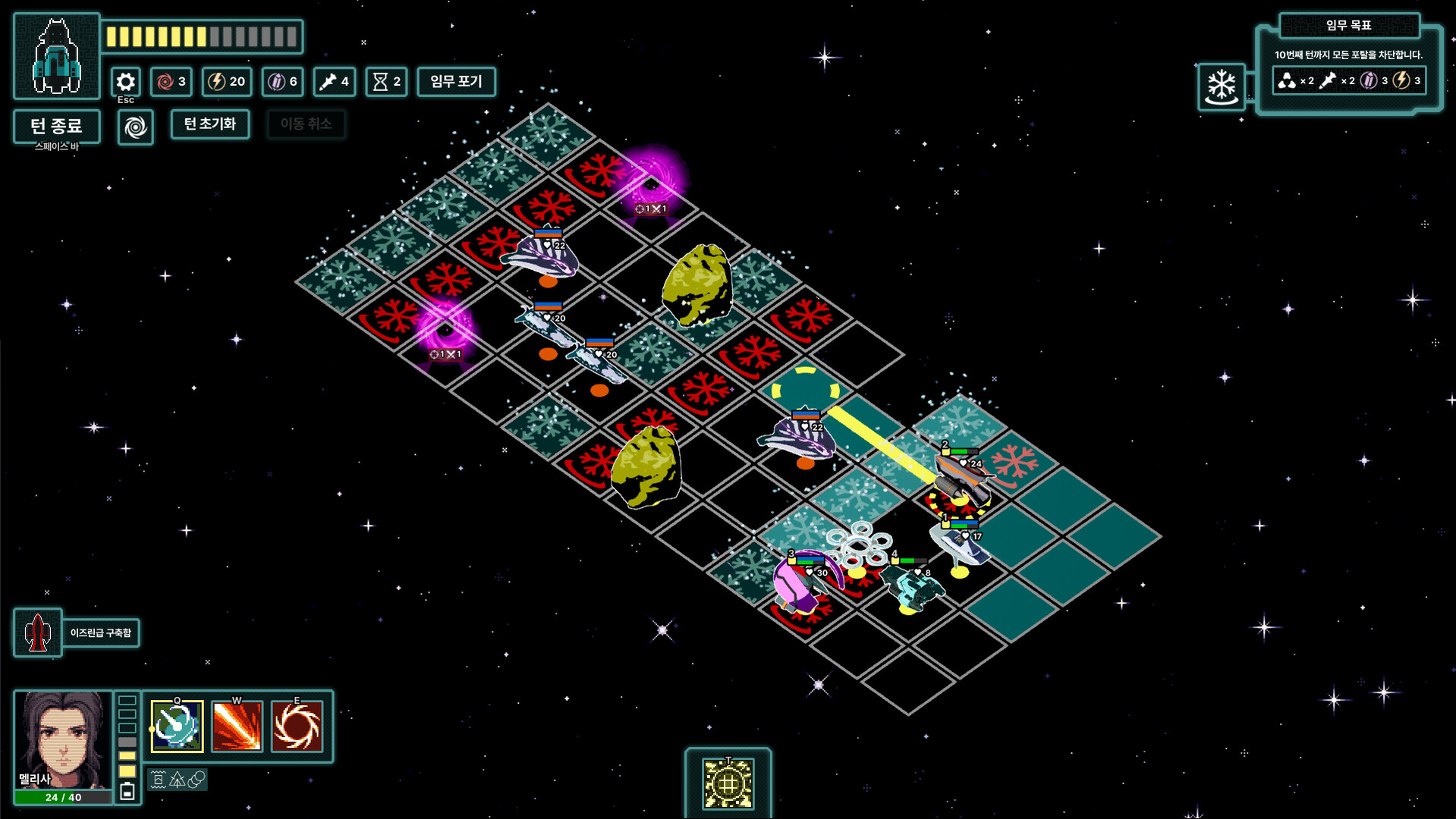Activate the red laser slash ability
Screen dimensions: 1456x819
click(237, 726)
